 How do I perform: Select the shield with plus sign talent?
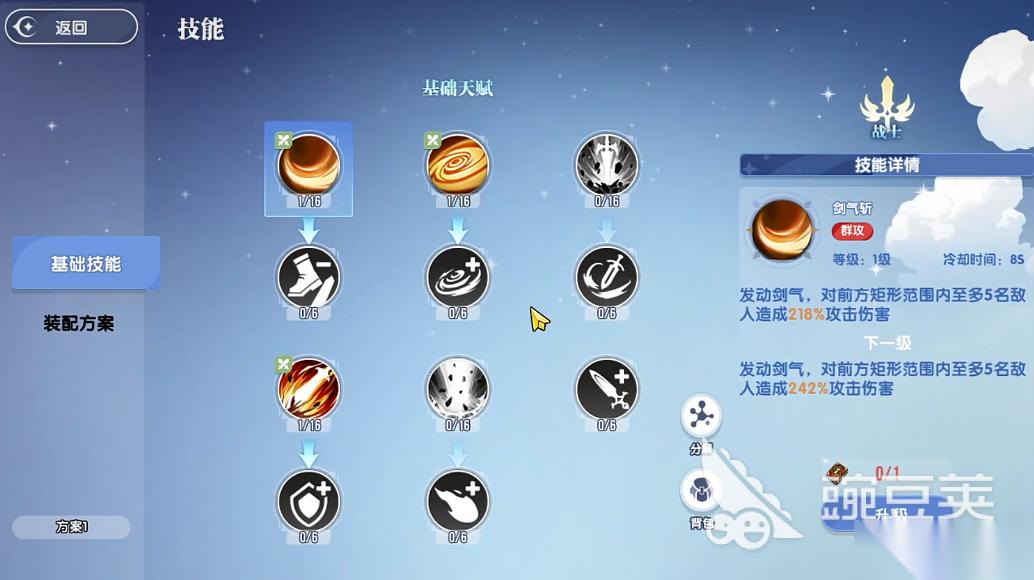point(309,501)
